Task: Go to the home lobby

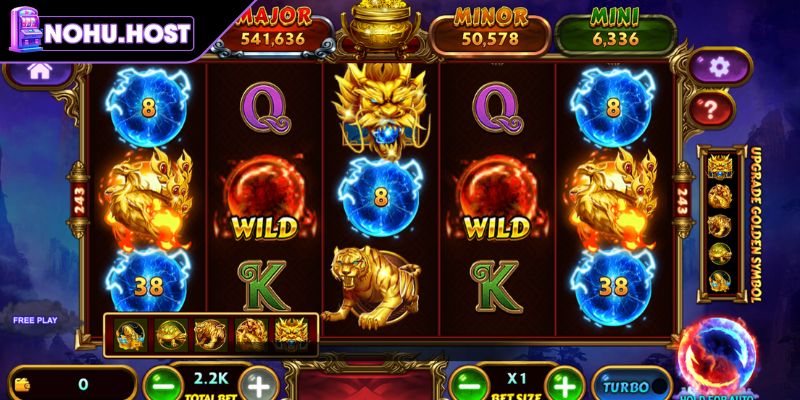Action: (39, 71)
